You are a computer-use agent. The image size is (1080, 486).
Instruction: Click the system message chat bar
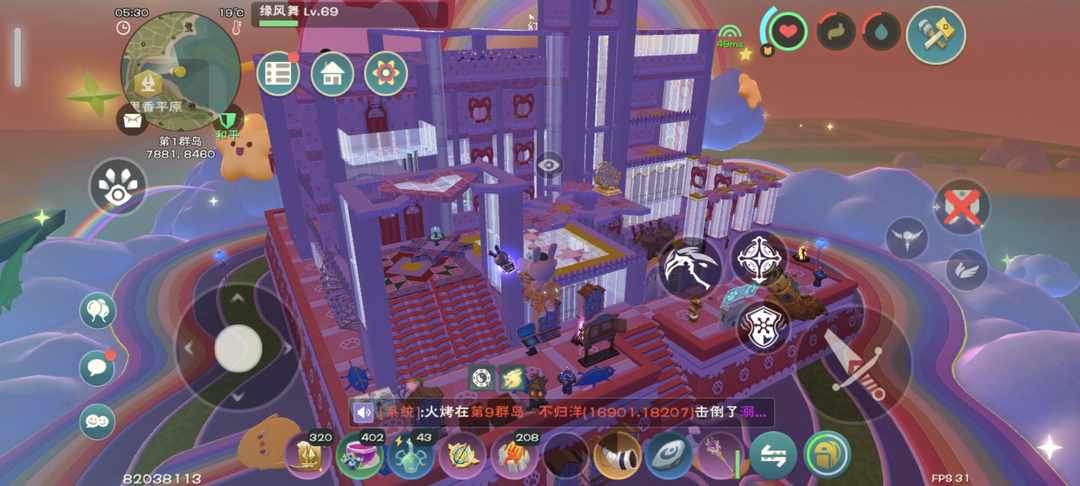tap(560, 411)
